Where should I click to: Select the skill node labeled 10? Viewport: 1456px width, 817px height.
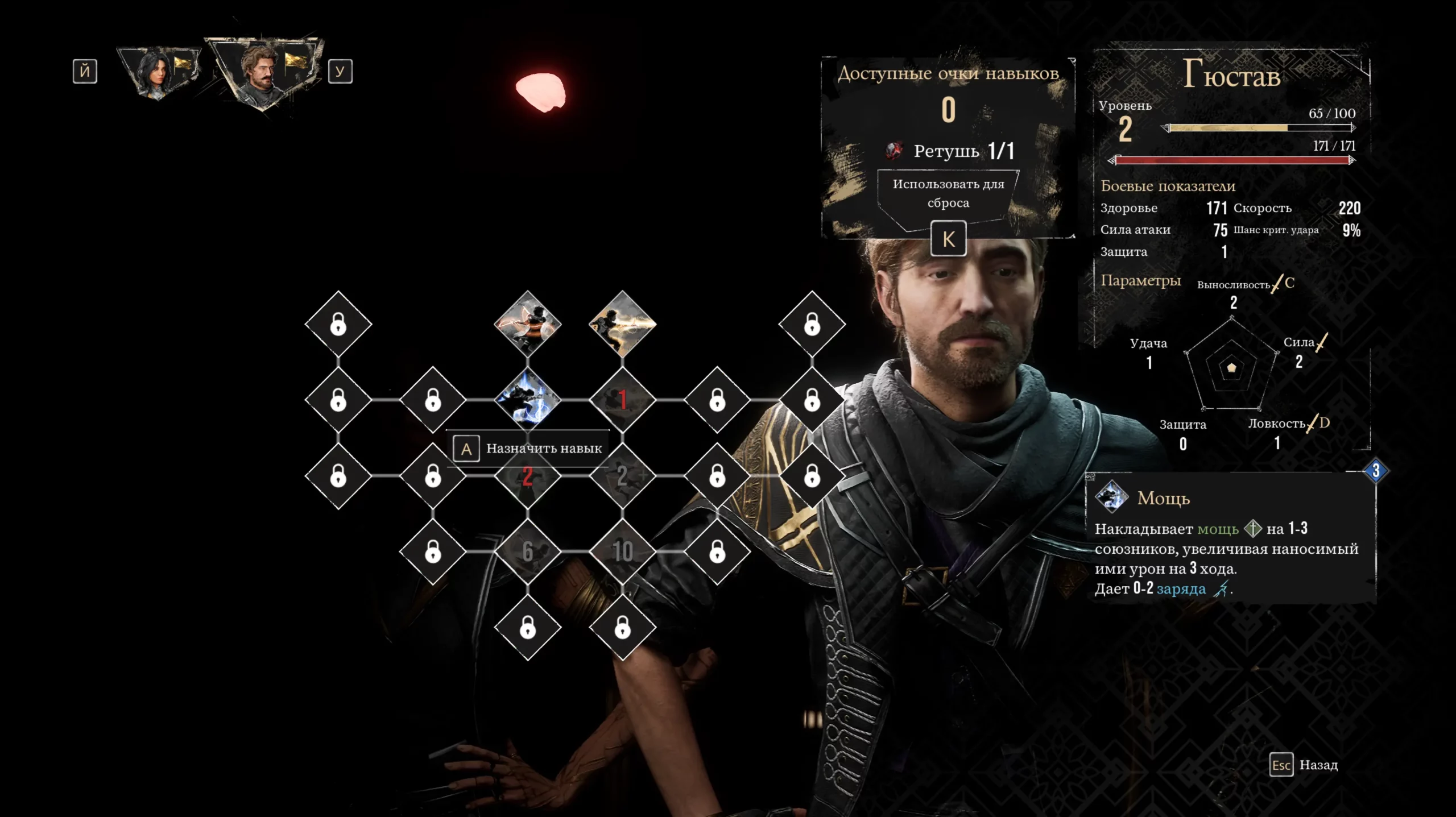click(x=623, y=551)
